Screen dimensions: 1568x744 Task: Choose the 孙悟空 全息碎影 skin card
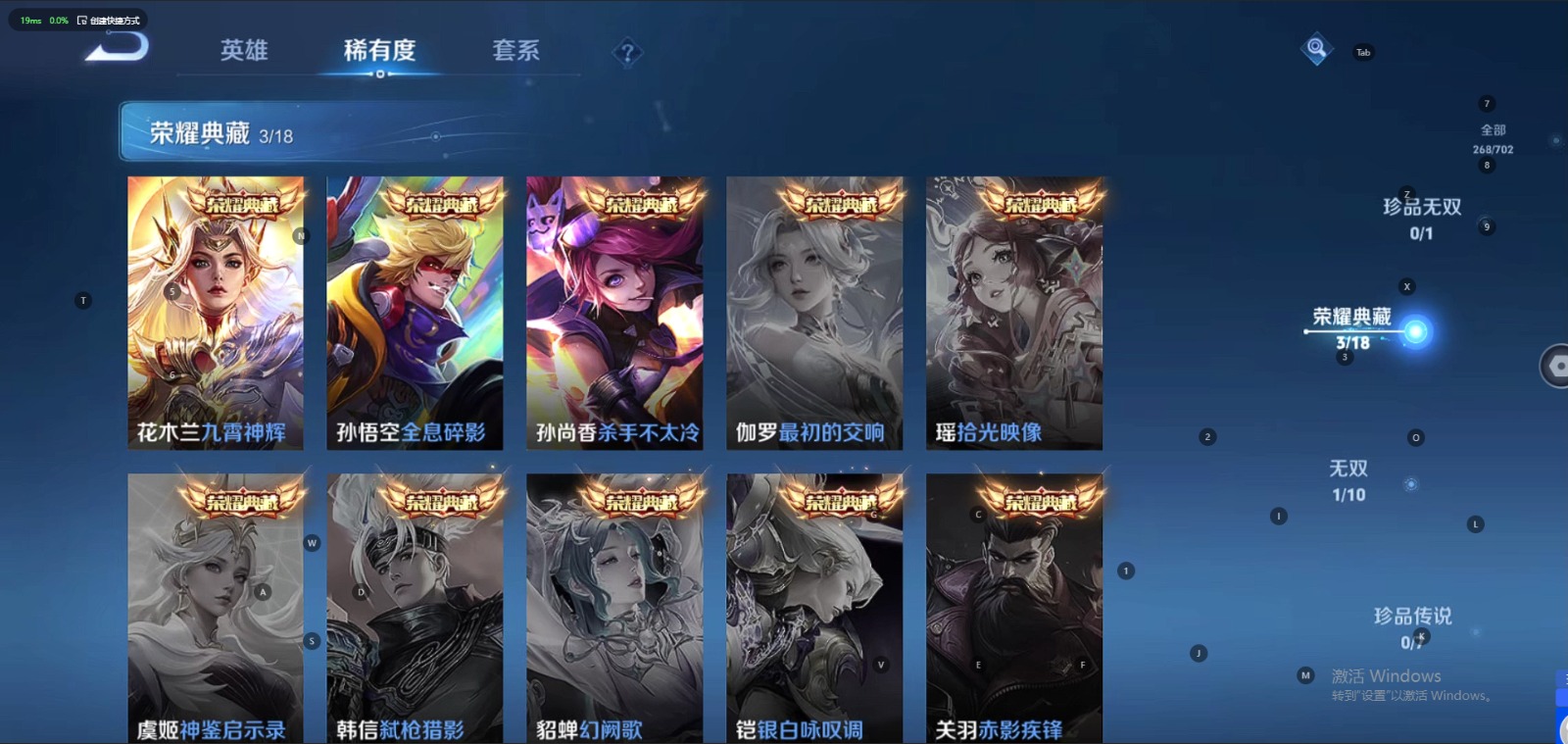[415, 313]
